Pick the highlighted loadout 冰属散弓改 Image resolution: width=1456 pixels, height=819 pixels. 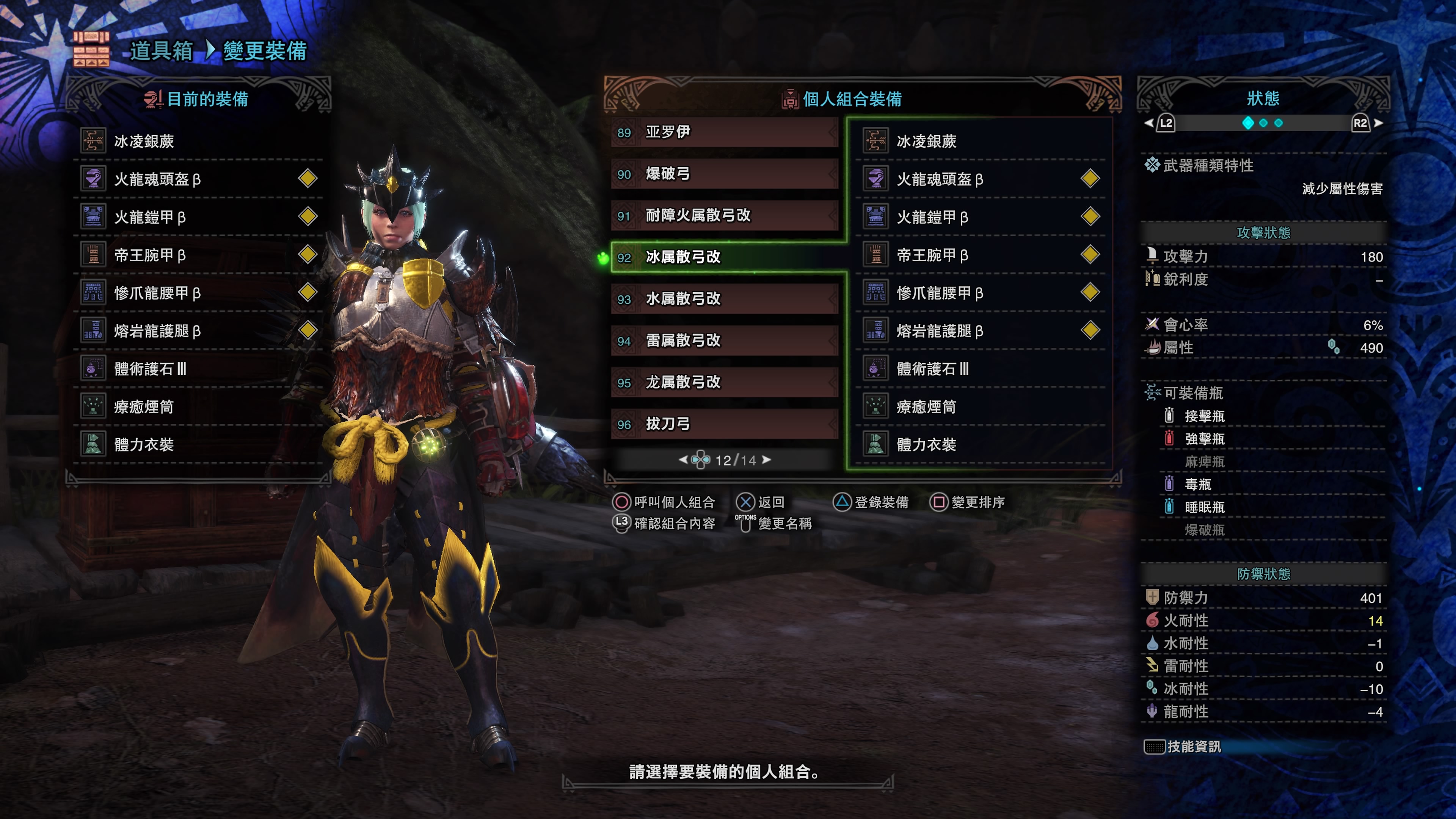click(x=723, y=257)
